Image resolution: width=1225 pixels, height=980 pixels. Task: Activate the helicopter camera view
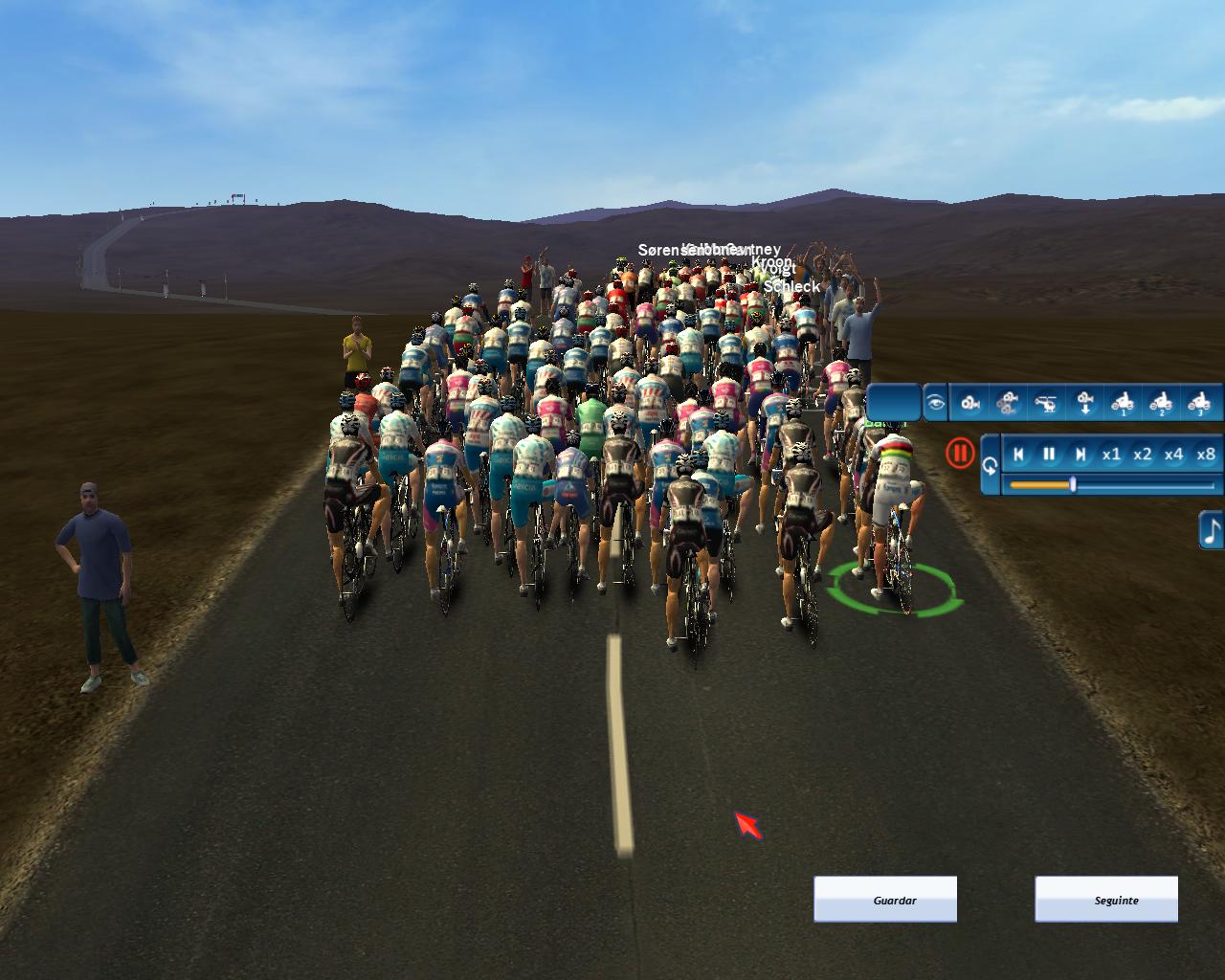tap(1047, 403)
